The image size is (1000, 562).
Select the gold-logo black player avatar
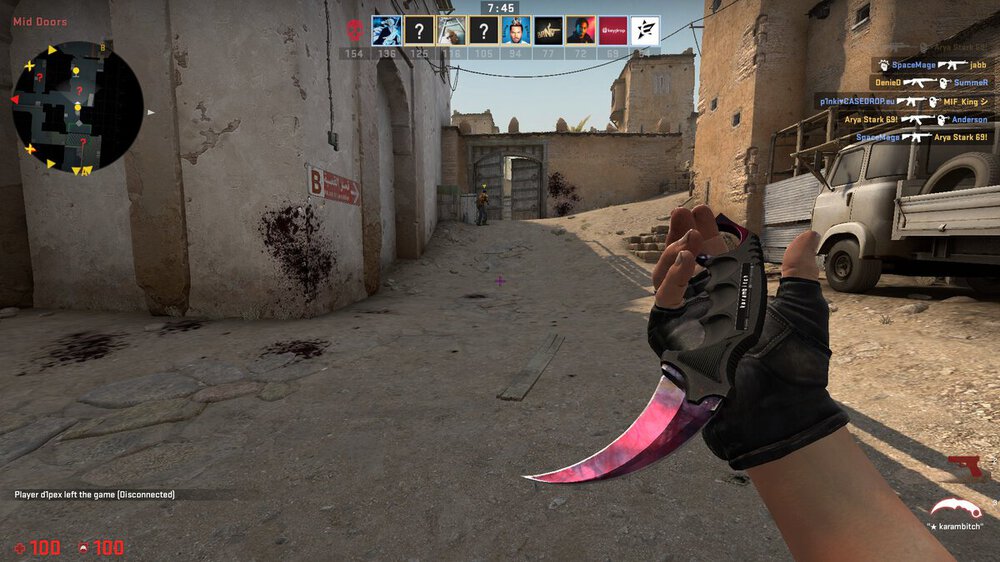coord(548,30)
